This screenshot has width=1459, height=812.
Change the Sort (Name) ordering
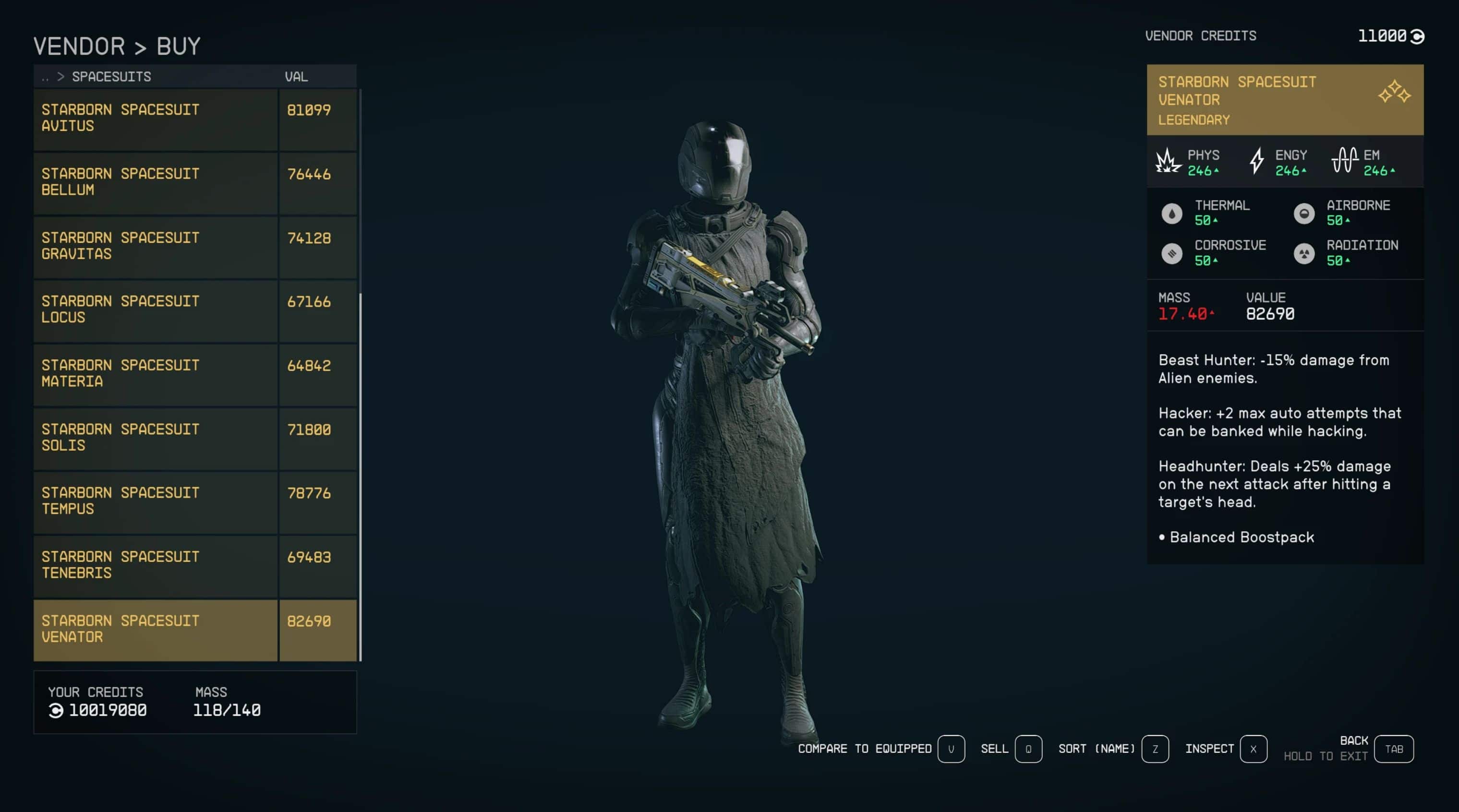1155,749
